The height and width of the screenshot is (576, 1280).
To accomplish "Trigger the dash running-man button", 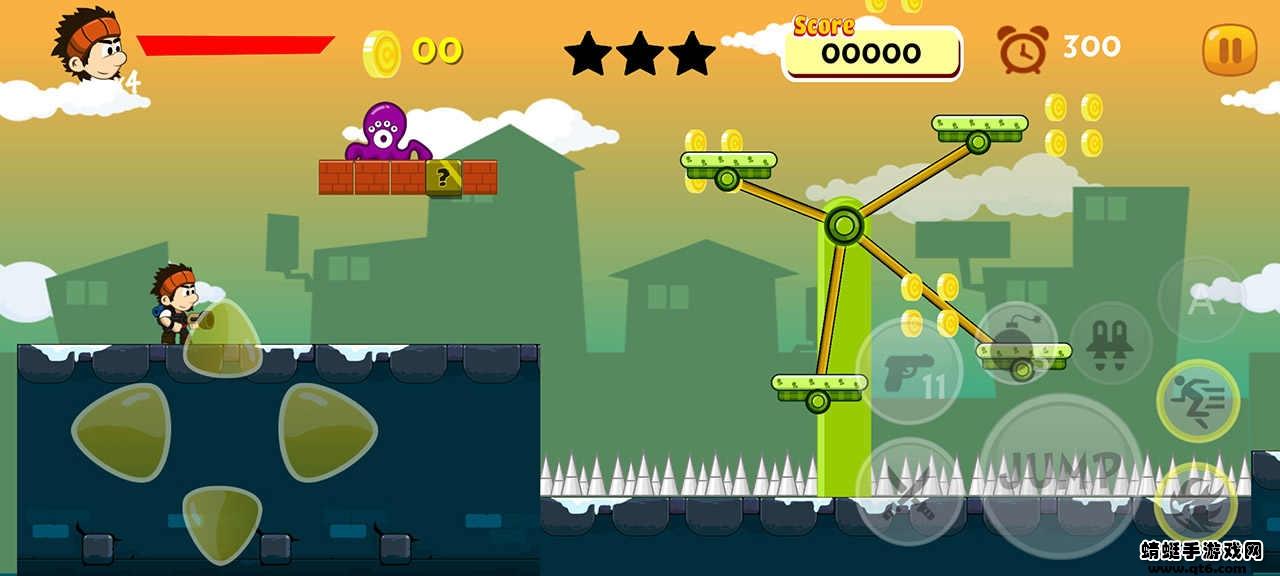I will (x=1198, y=401).
